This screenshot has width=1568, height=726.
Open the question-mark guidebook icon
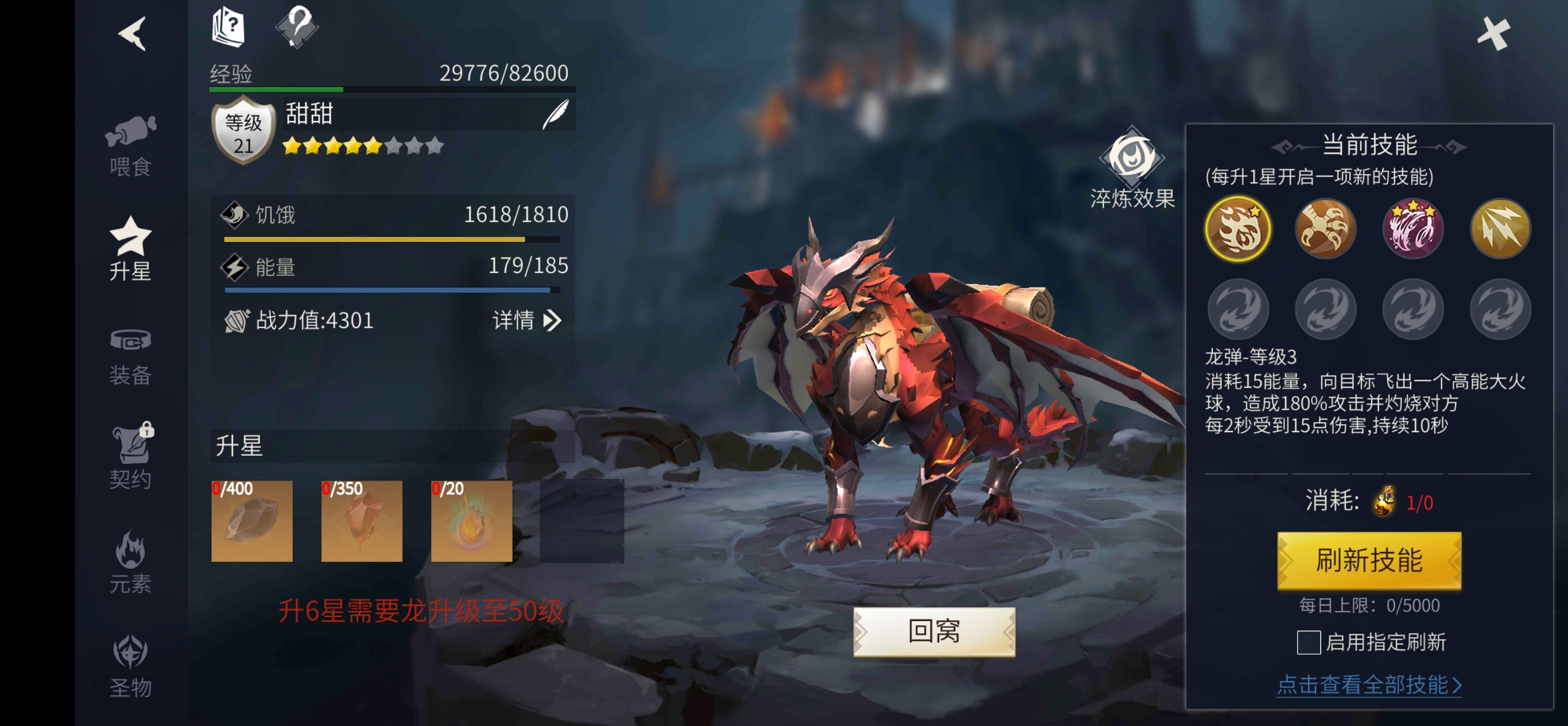[x=228, y=28]
